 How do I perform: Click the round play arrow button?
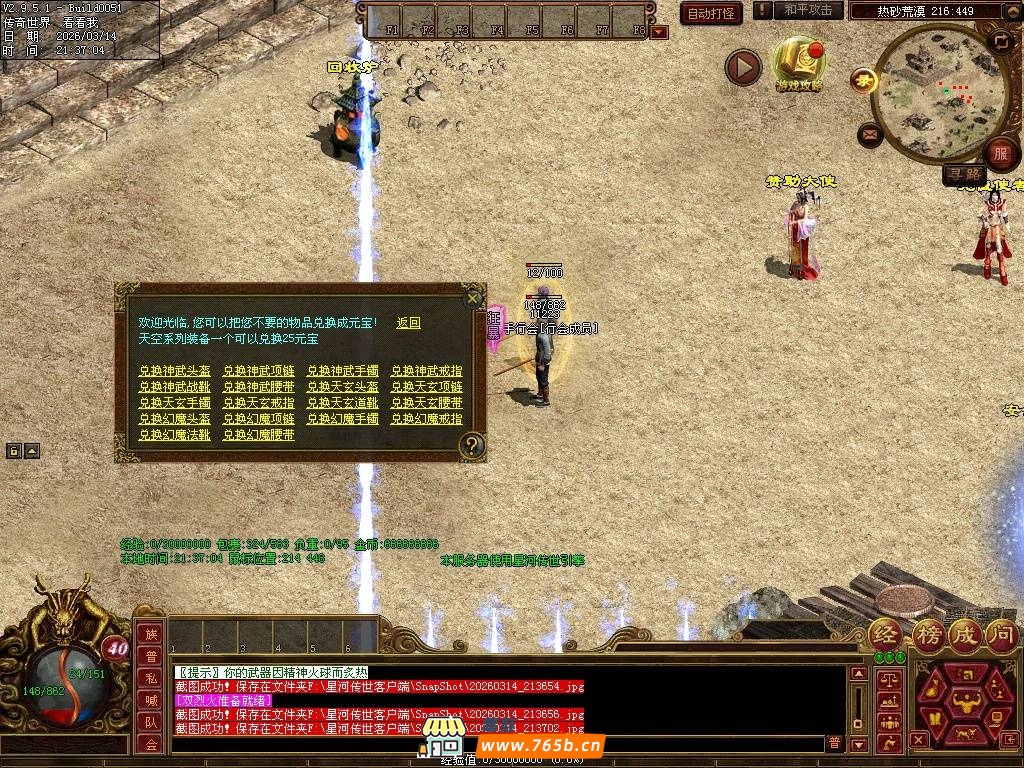pyautogui.click(x=743, y=68)
